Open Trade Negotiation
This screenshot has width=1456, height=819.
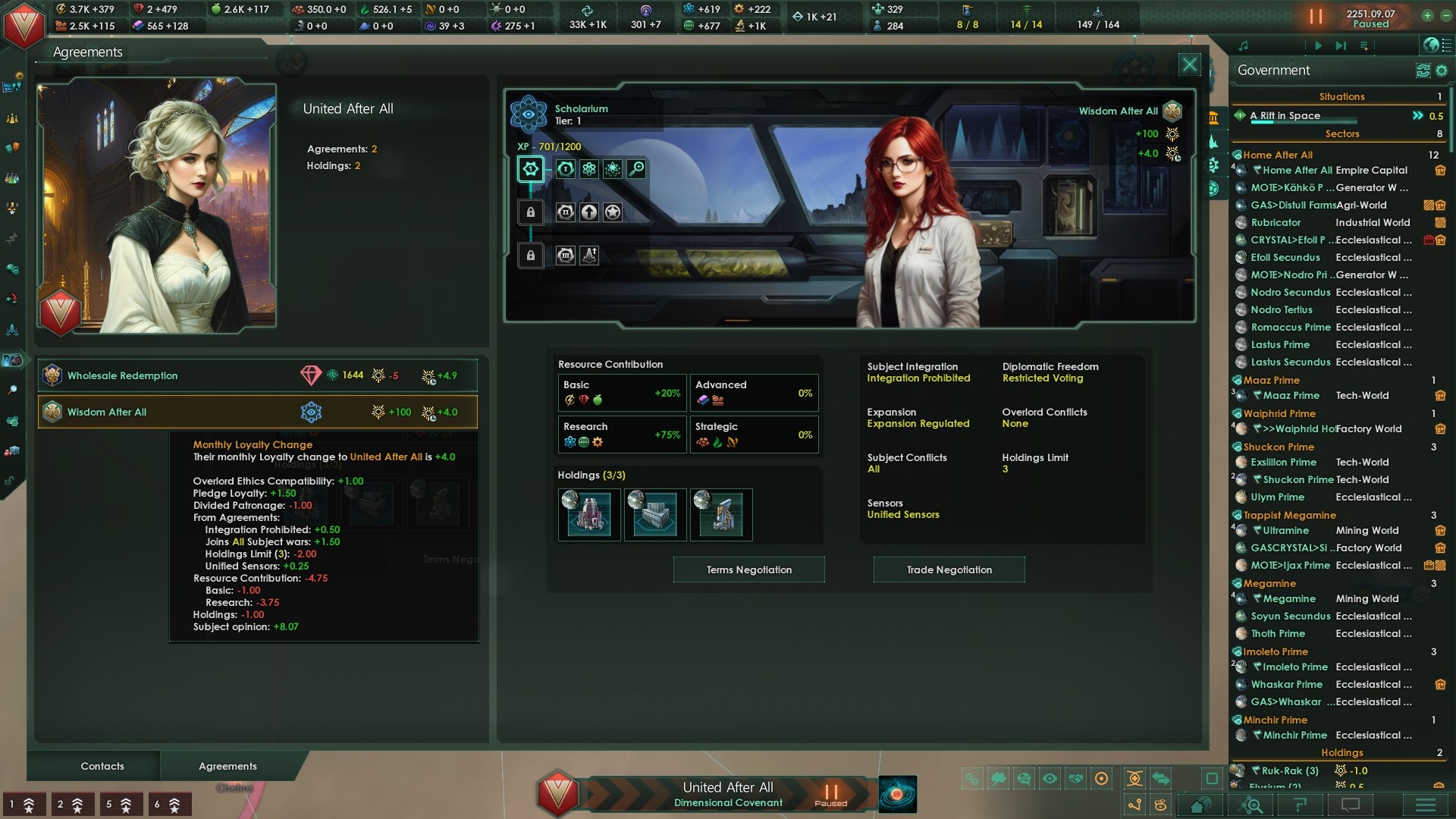click(949, 570)
